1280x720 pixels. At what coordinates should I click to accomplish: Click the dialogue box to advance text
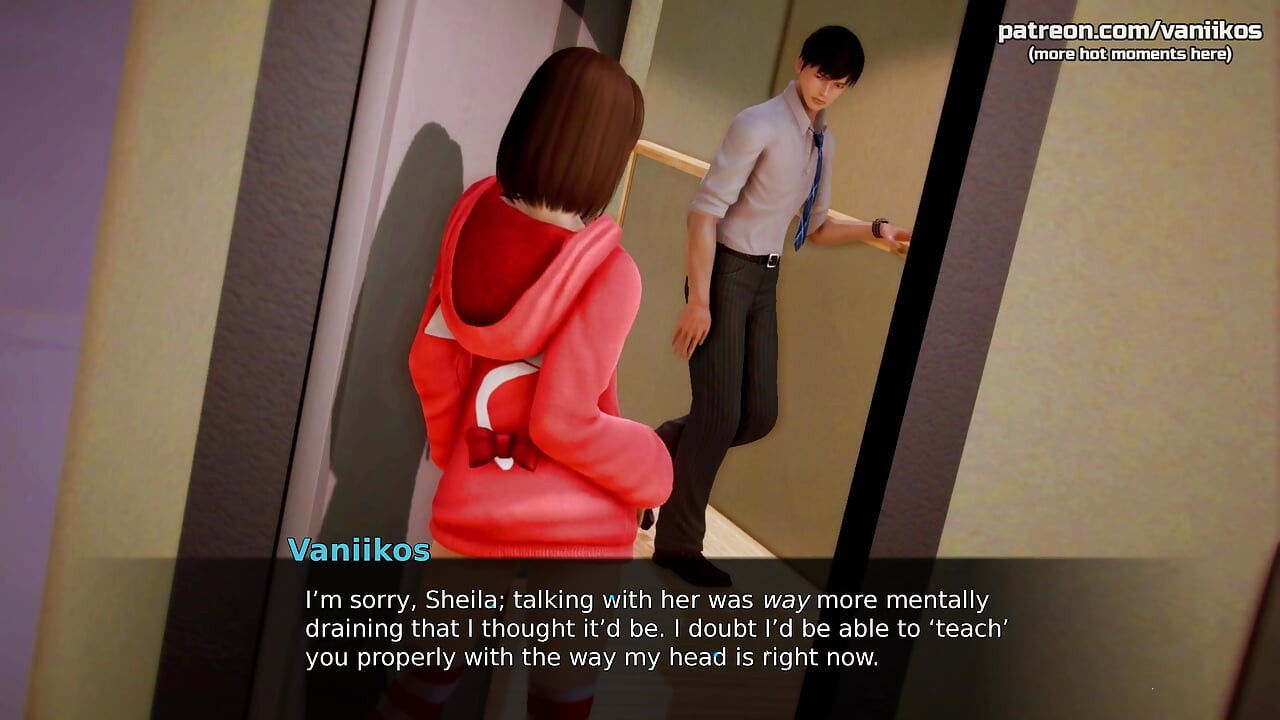[x=640, y=630]
